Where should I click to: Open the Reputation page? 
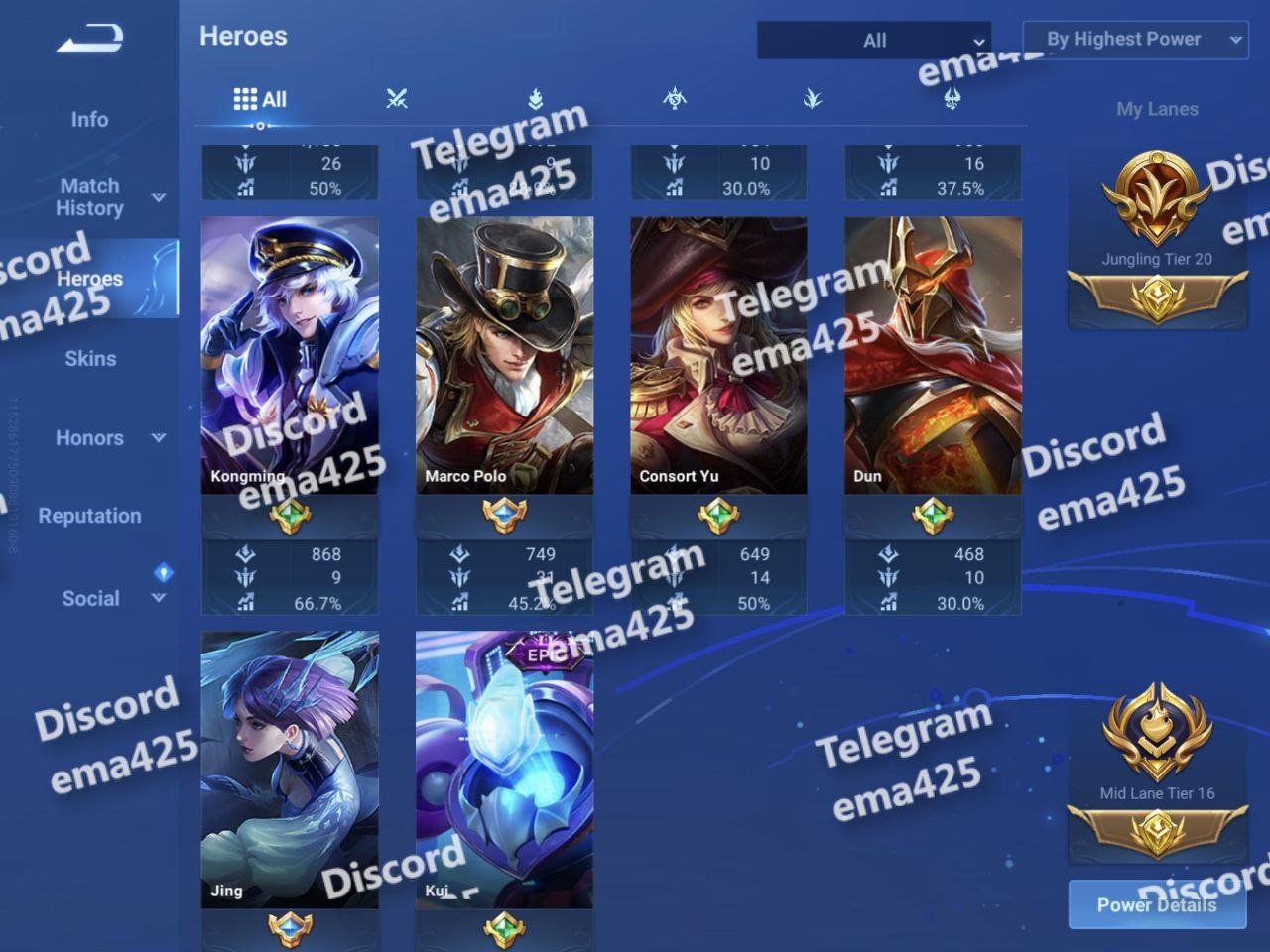click(90, 516)
